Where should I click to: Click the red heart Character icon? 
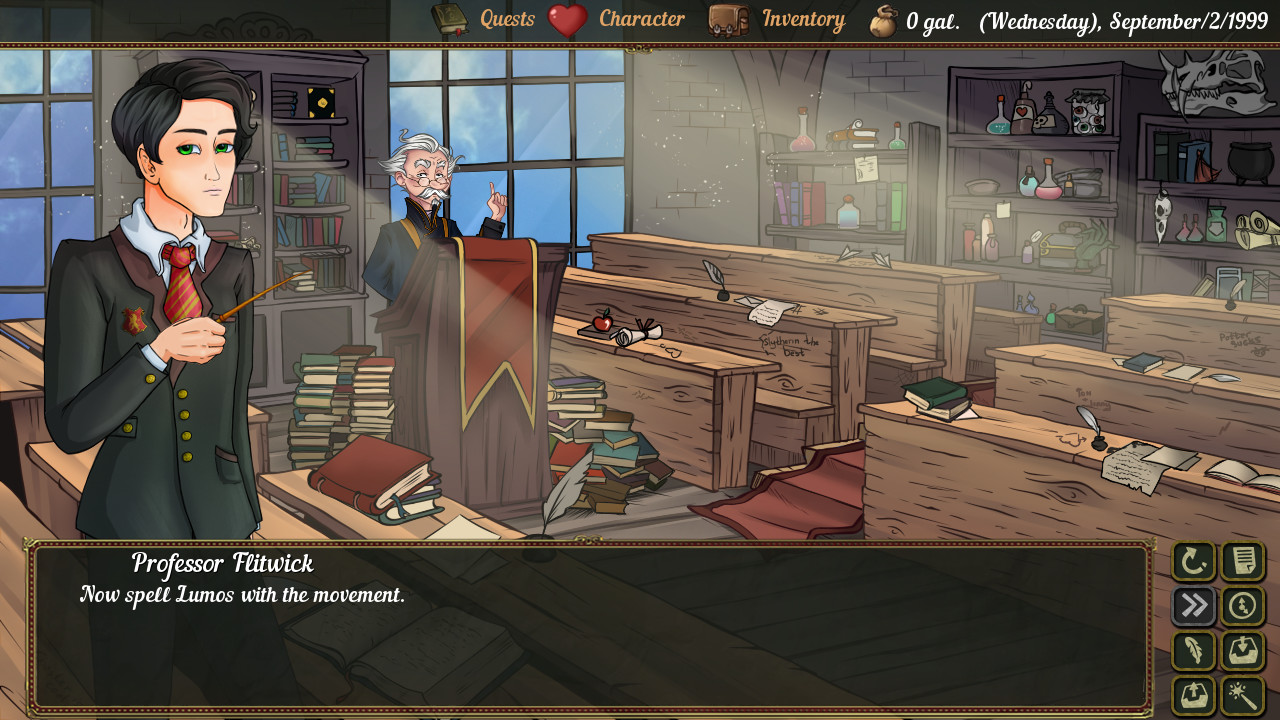tap(567, 20)
